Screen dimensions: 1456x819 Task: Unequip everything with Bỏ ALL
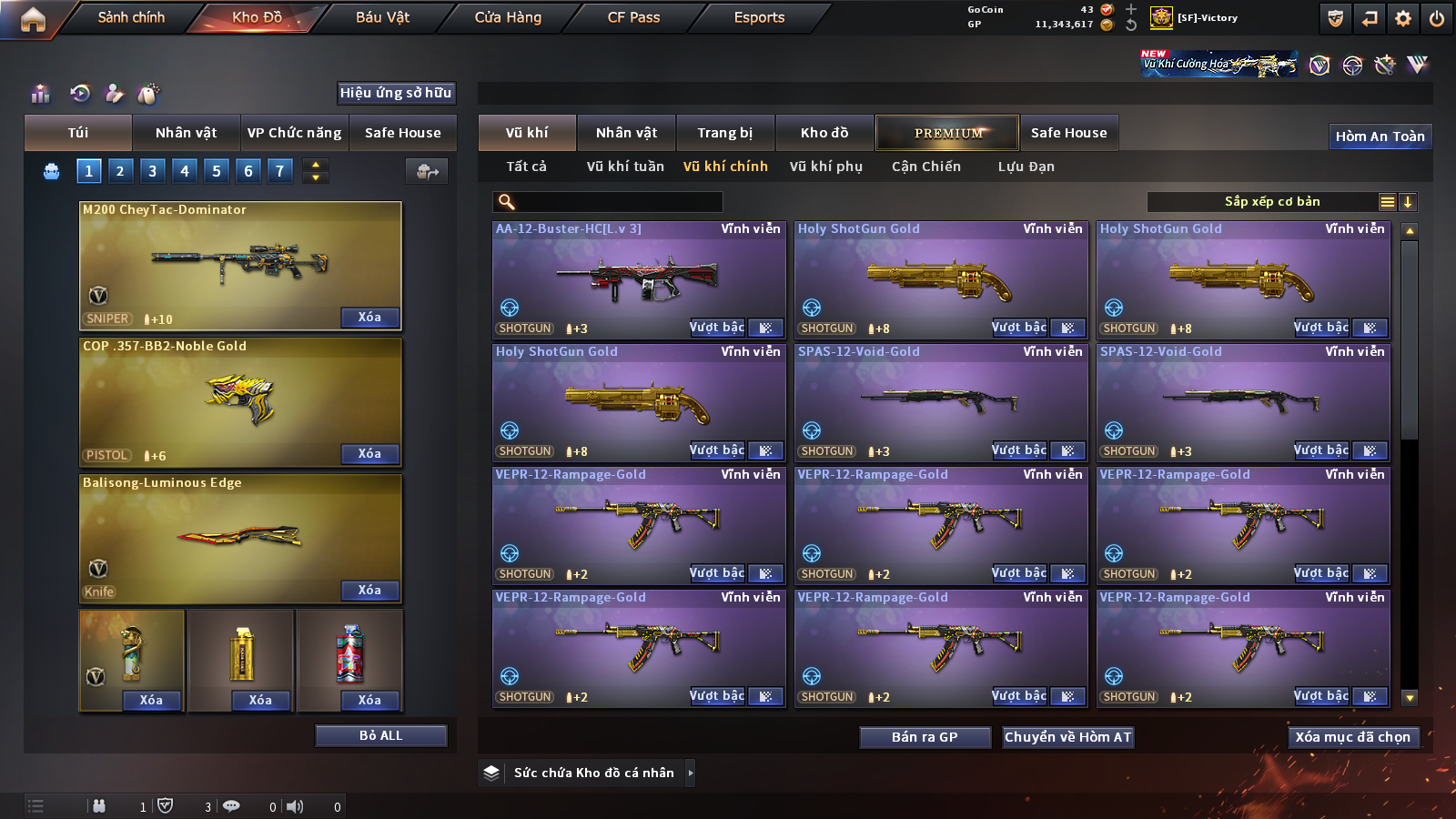click(380, 735)
